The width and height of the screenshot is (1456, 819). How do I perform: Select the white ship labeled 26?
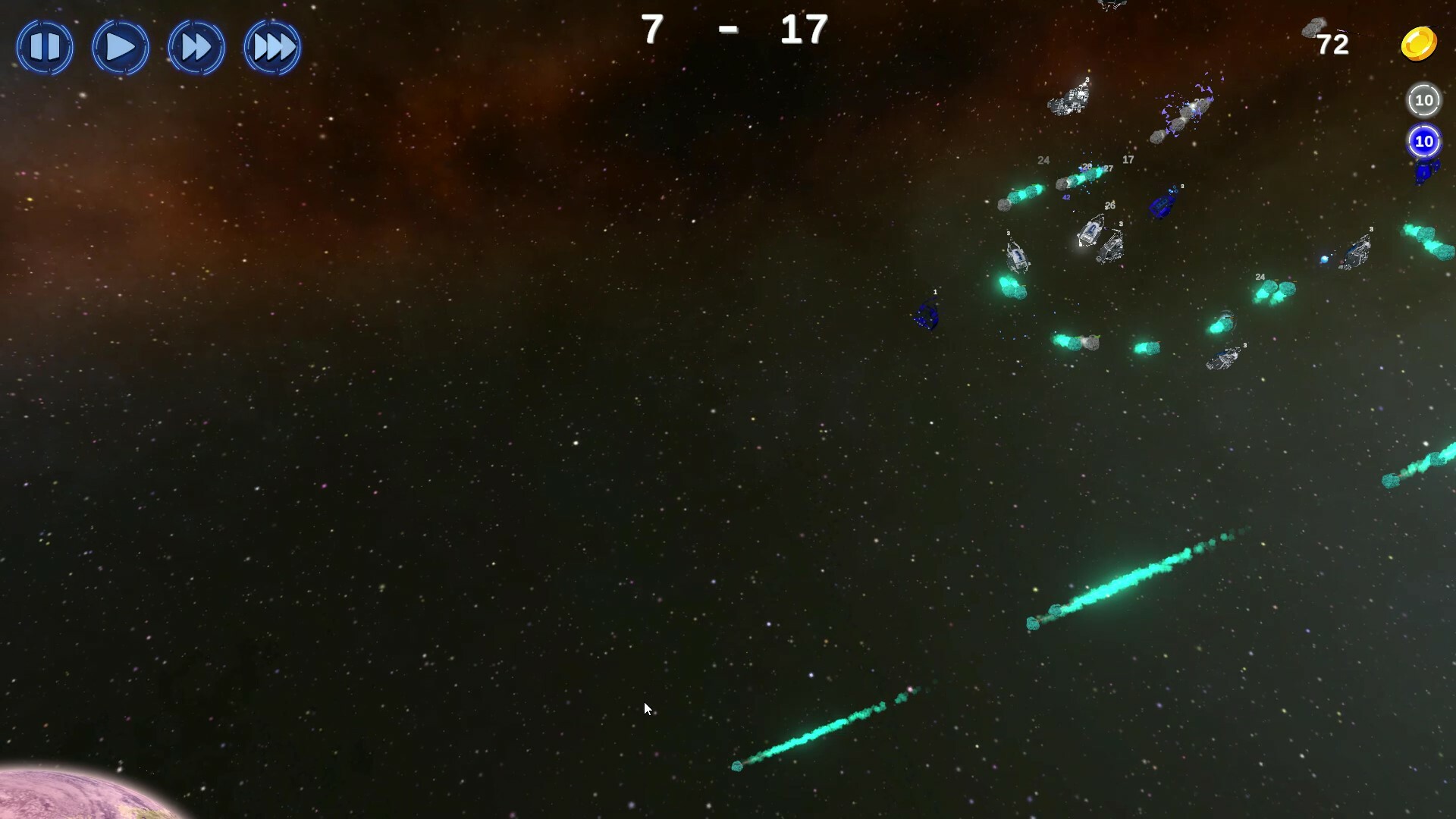tap(1092, 231)
